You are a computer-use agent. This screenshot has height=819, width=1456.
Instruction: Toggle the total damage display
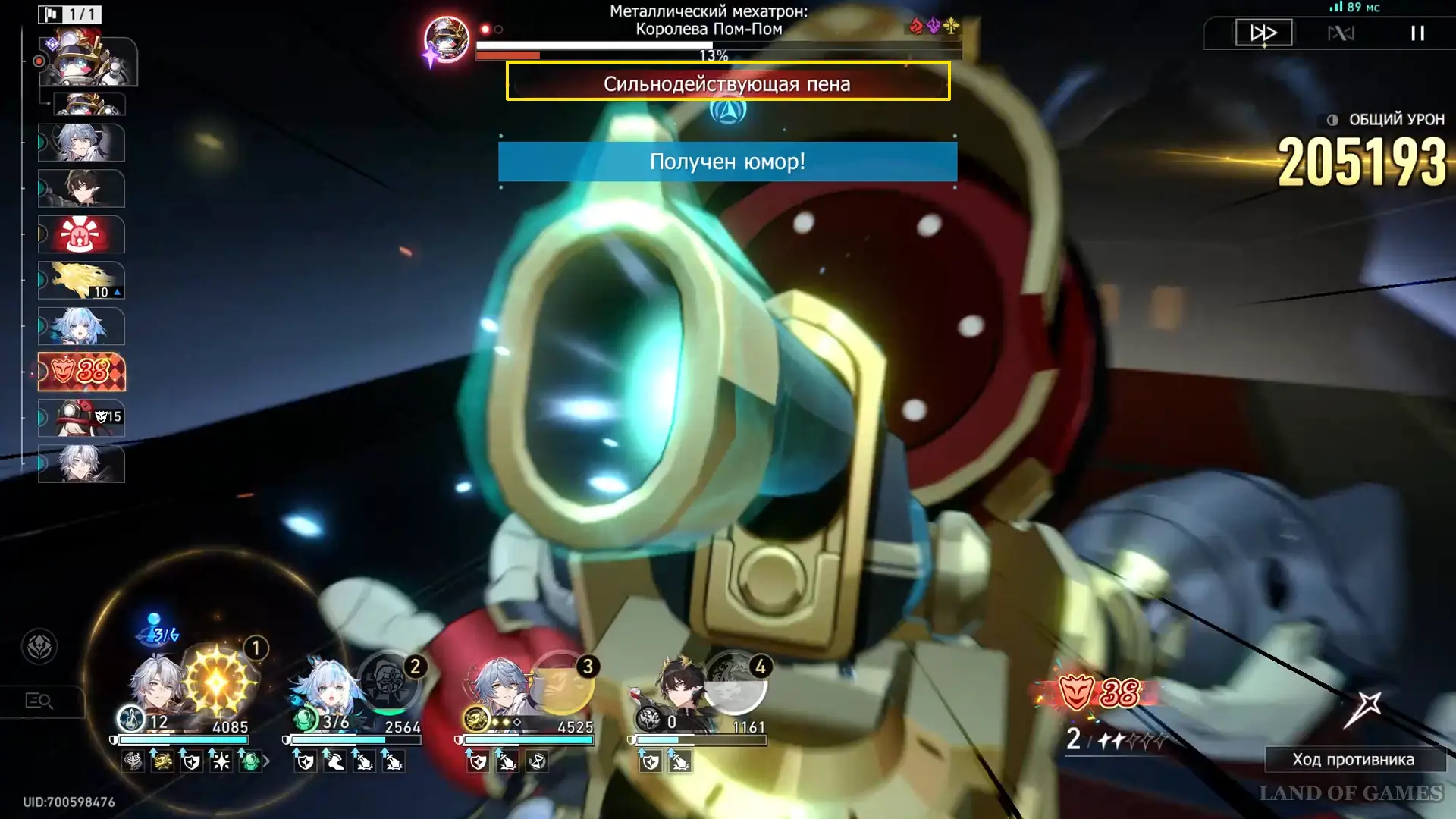point(1332,120)
